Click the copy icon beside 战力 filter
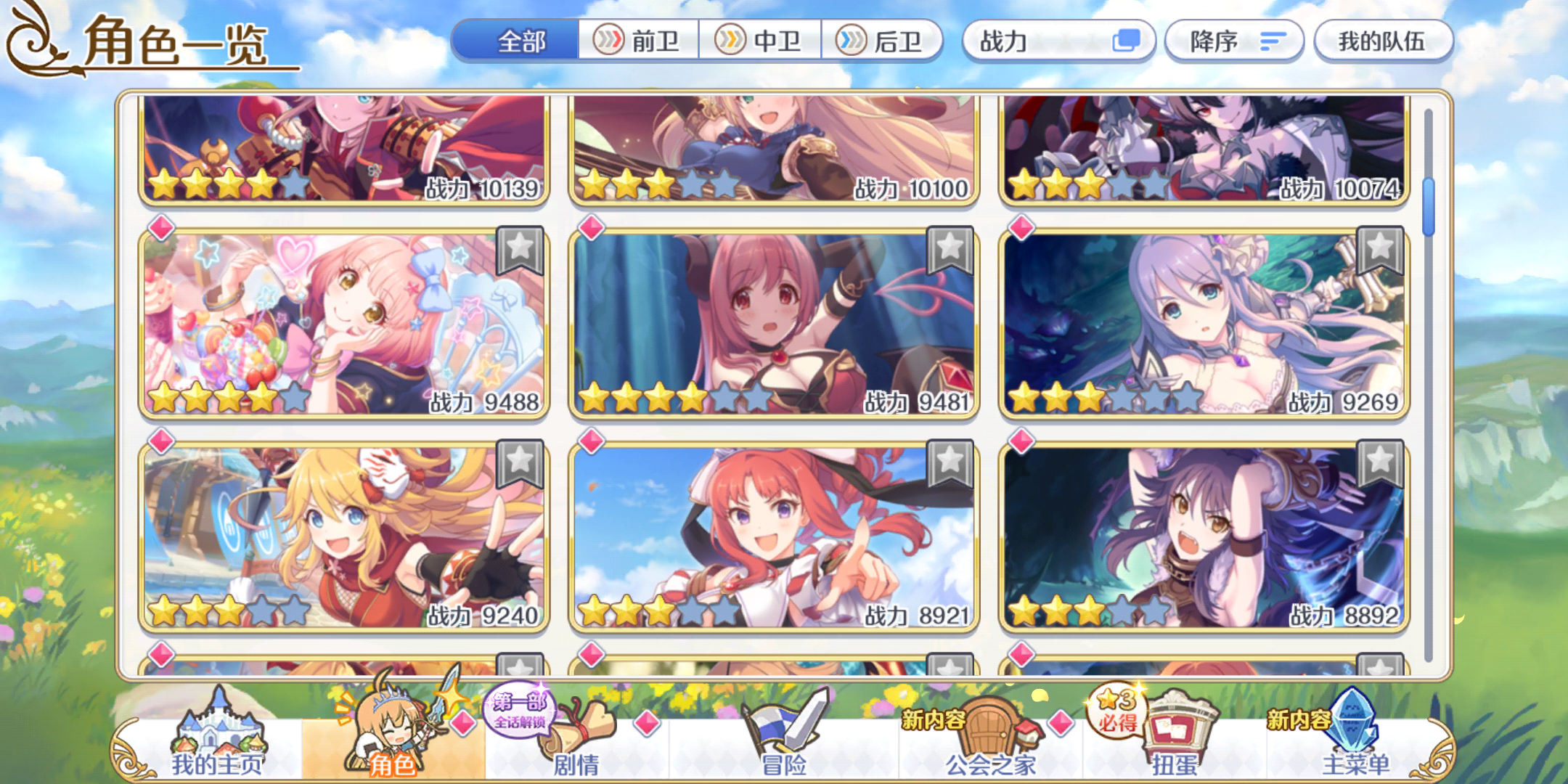Screen dimensions: 1568x784 pyautogui.click(x=1127, y=41)
